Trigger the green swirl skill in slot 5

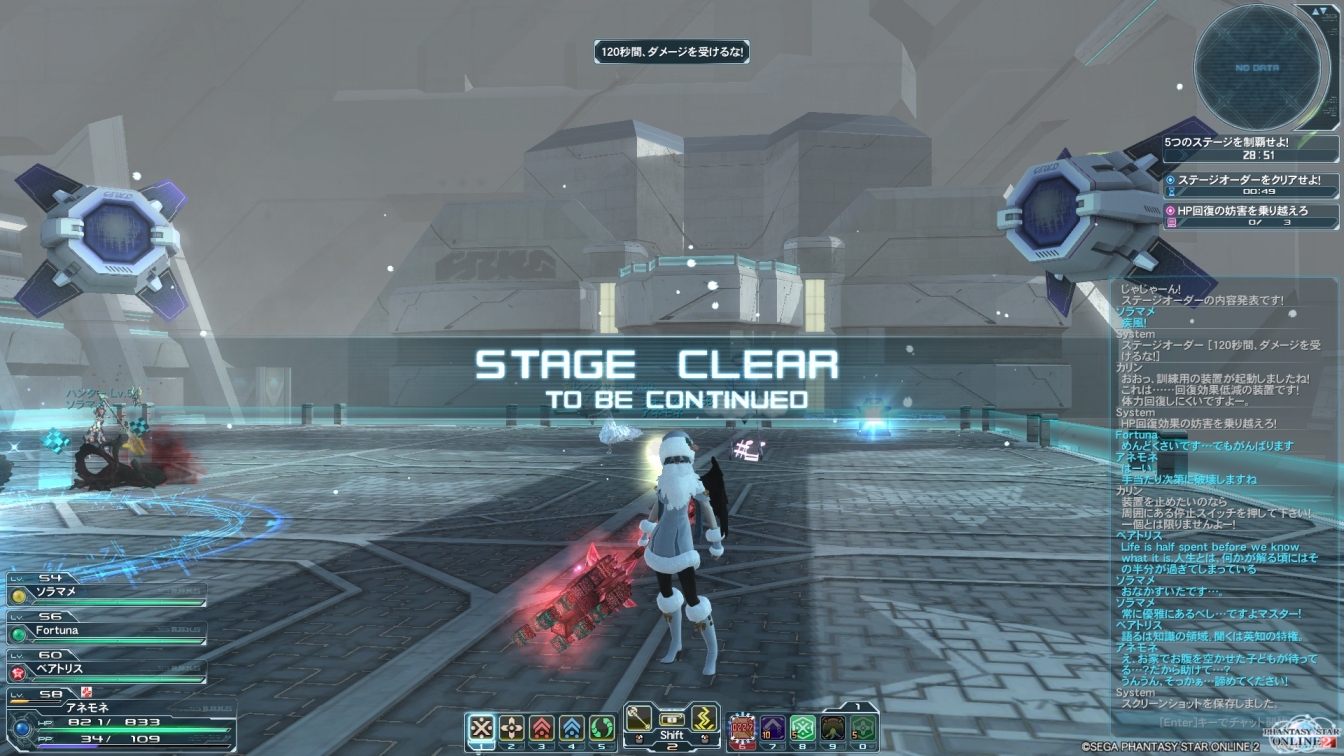601,727
